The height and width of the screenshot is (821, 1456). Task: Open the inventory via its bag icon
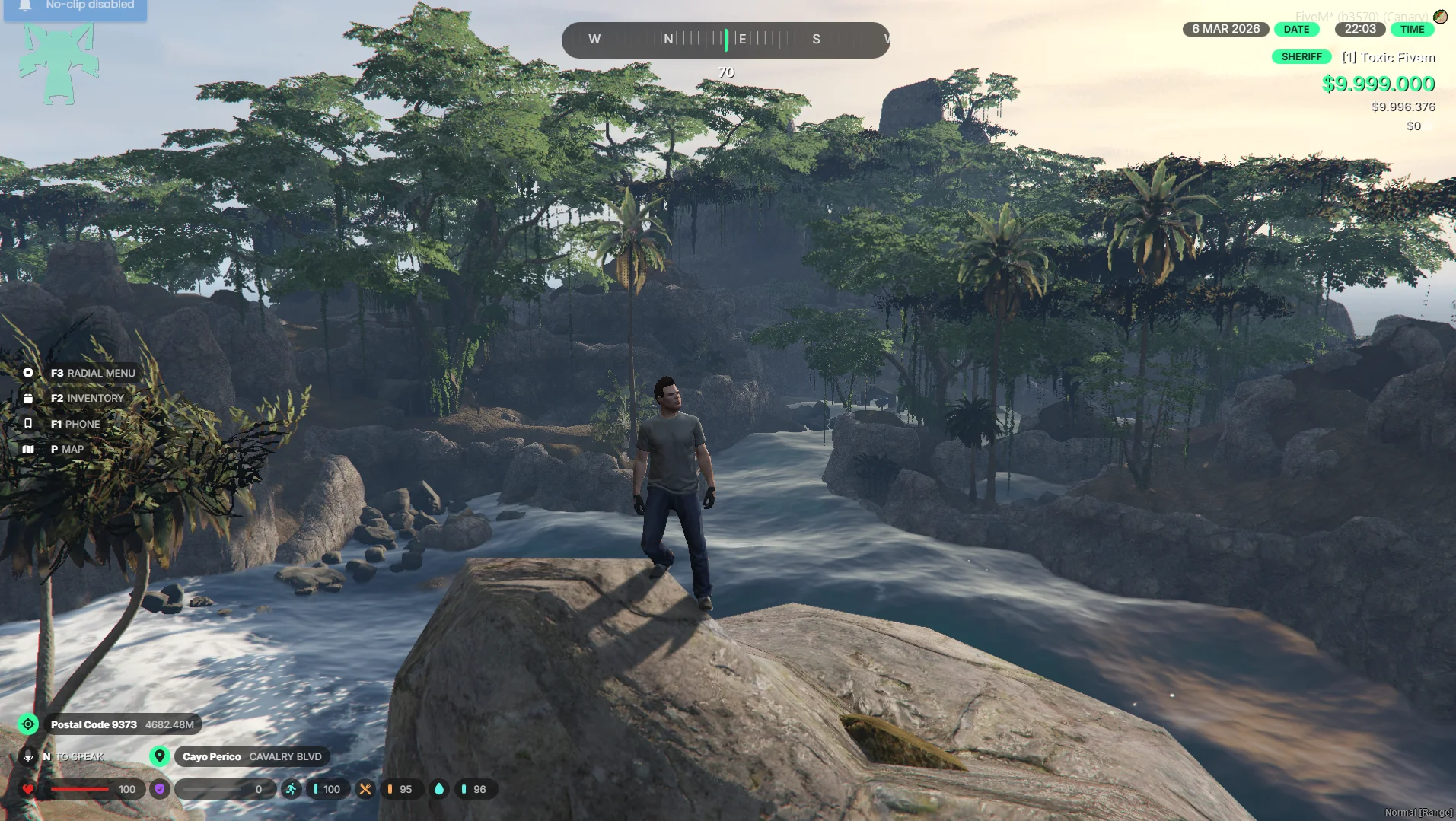tap(28, 398)
